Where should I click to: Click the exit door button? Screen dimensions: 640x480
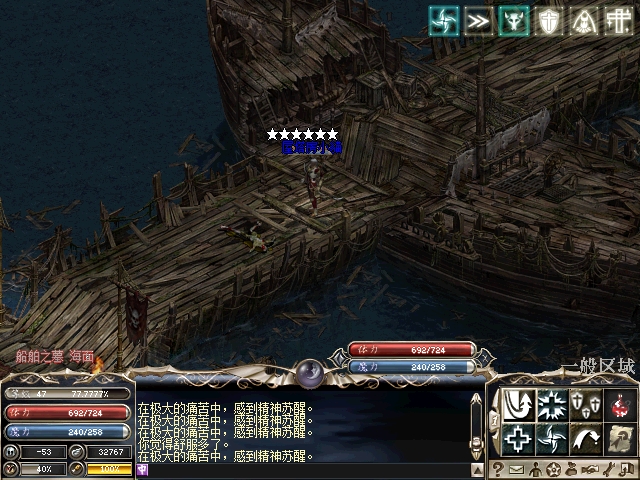626,470
